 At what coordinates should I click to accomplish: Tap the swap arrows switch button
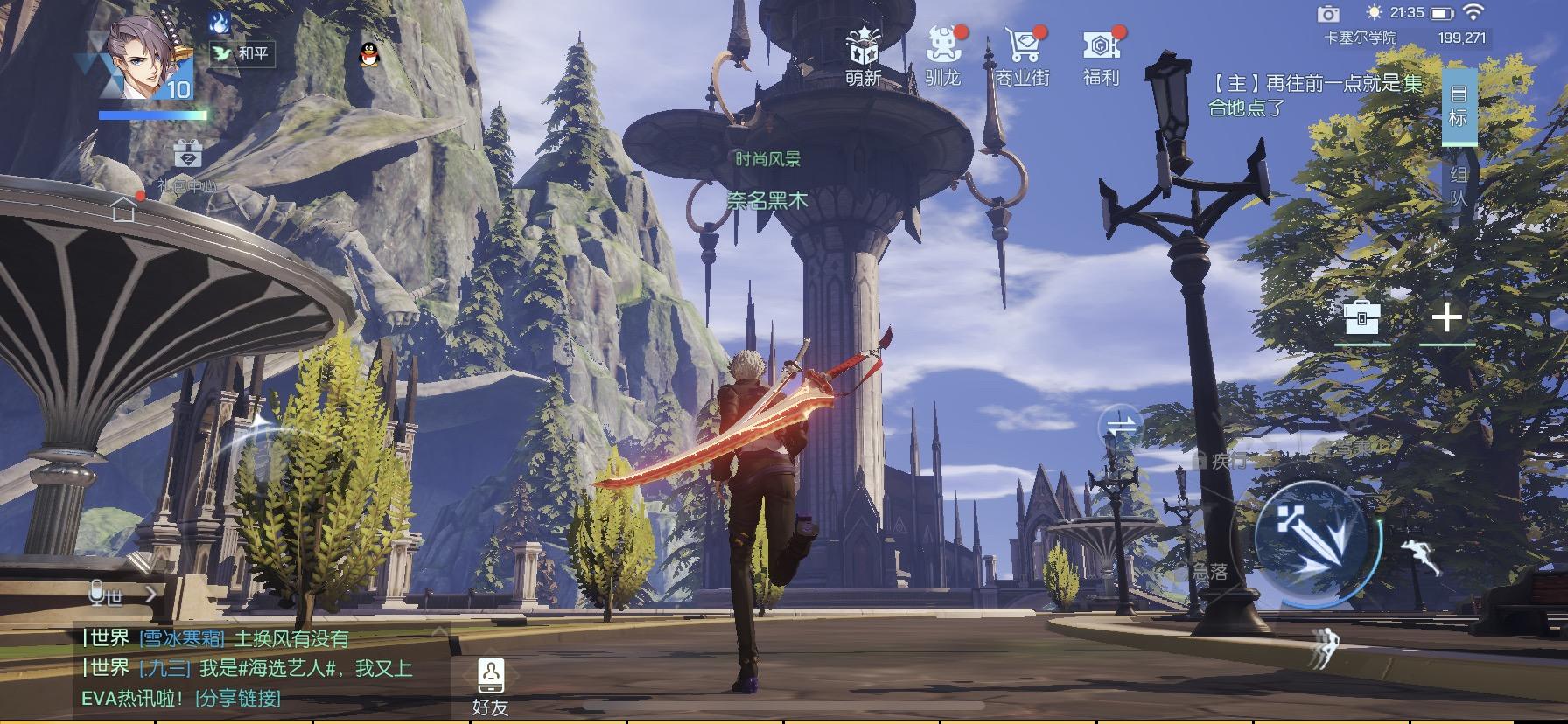point(1122,428)
